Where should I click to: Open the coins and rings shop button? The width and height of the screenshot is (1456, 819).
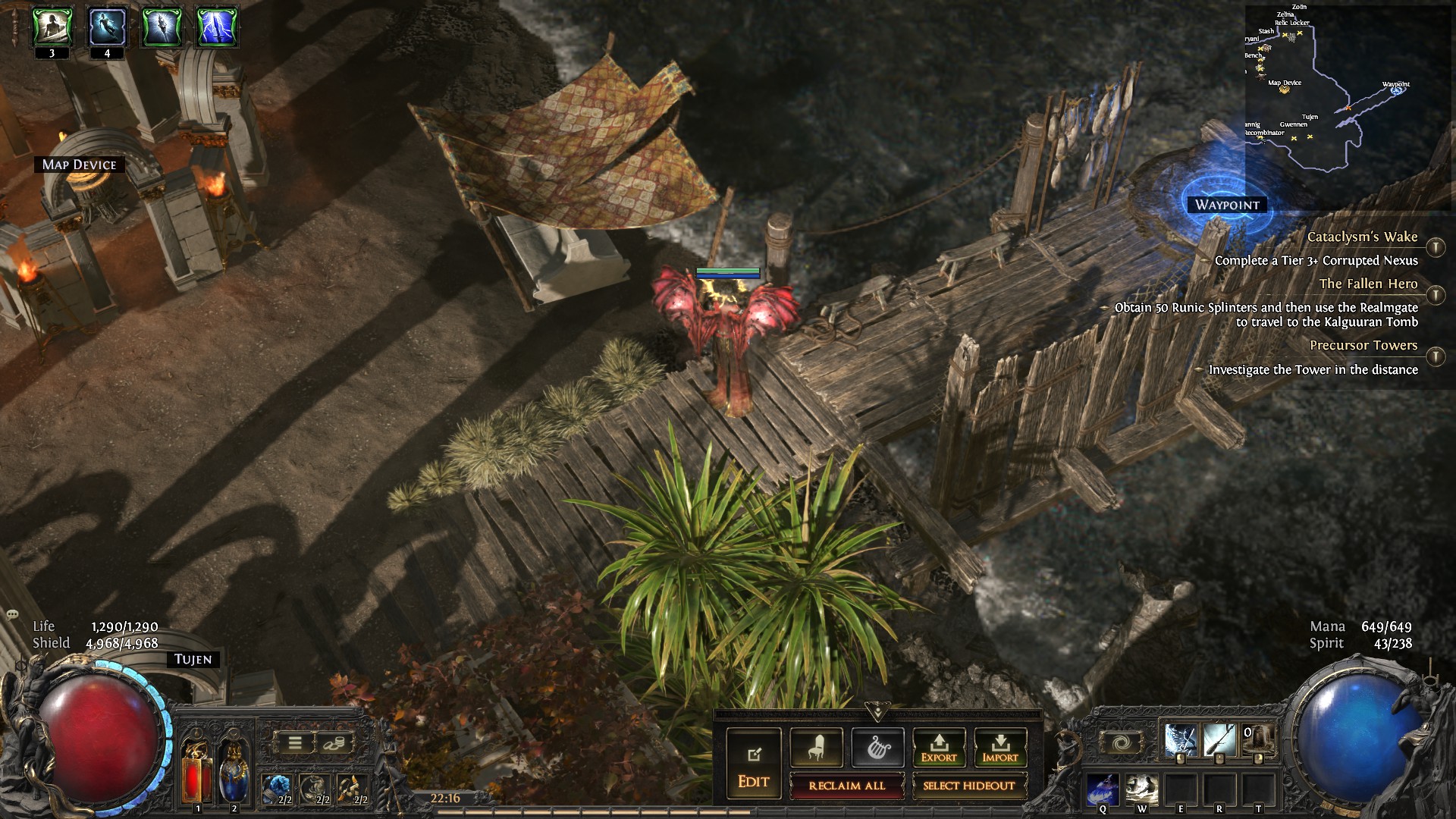(x=333, y=743)
